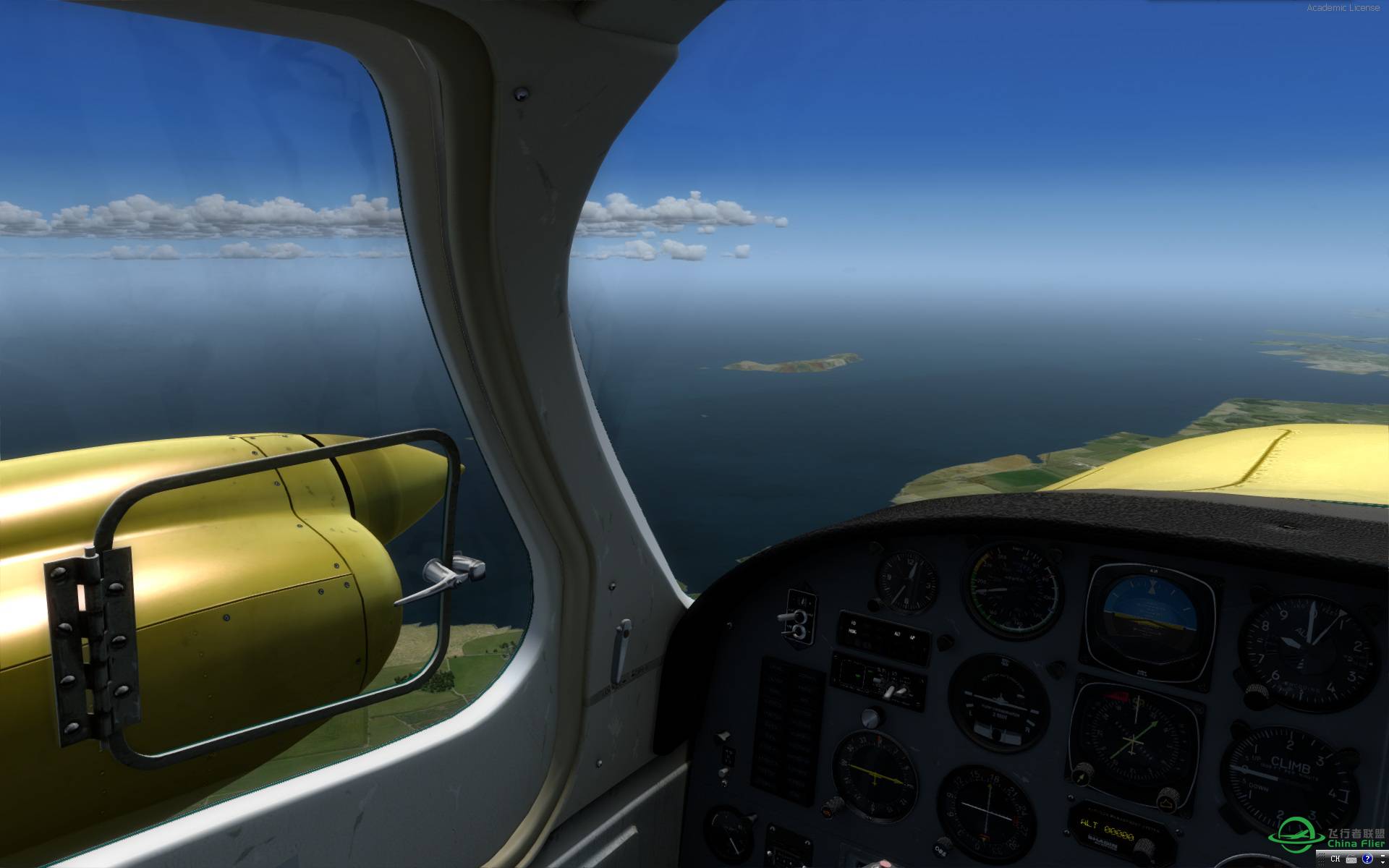
Task: Click the keyboard icon on language bar
Action: tap(1351, 859)
